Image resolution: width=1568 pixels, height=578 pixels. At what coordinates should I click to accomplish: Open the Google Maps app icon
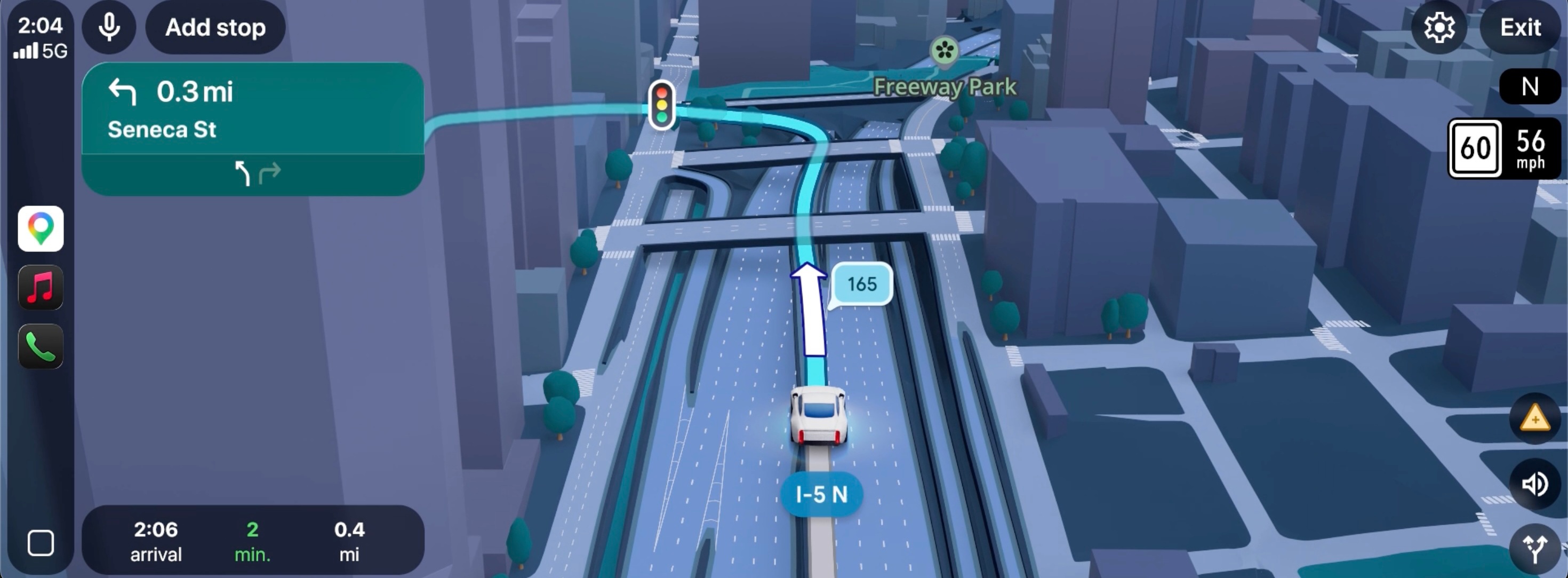40,228
